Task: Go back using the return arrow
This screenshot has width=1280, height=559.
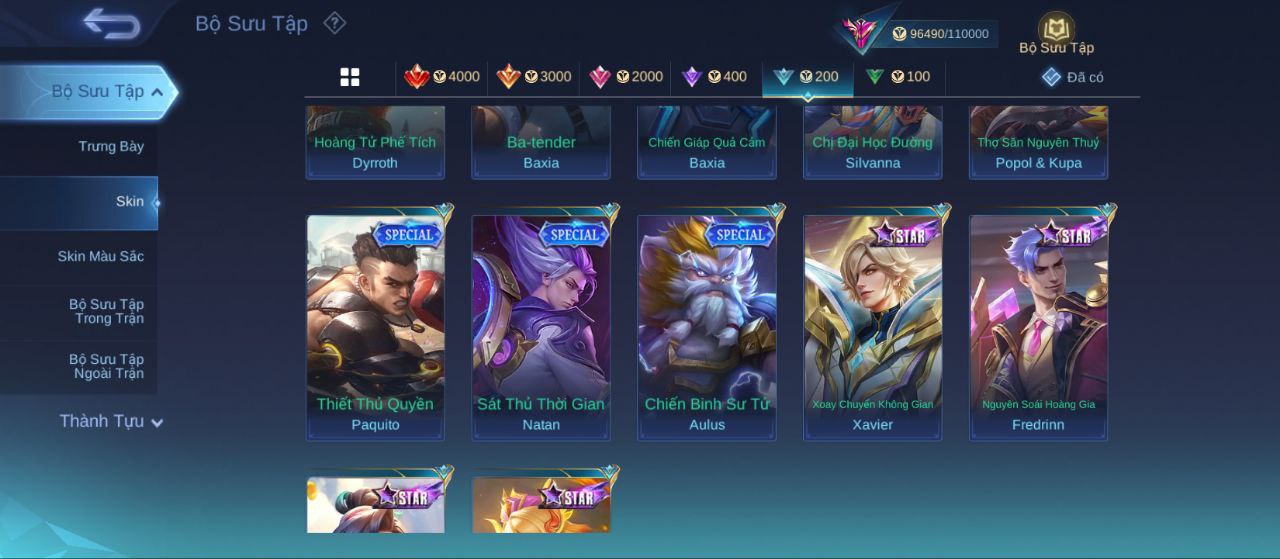Action: [111, 24]
